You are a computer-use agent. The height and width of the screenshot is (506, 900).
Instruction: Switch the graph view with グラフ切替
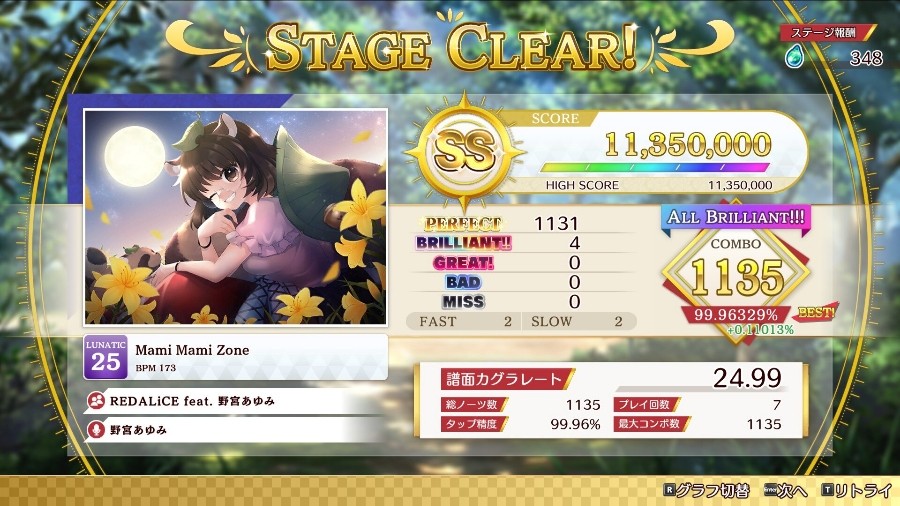[x=707, y=490]
